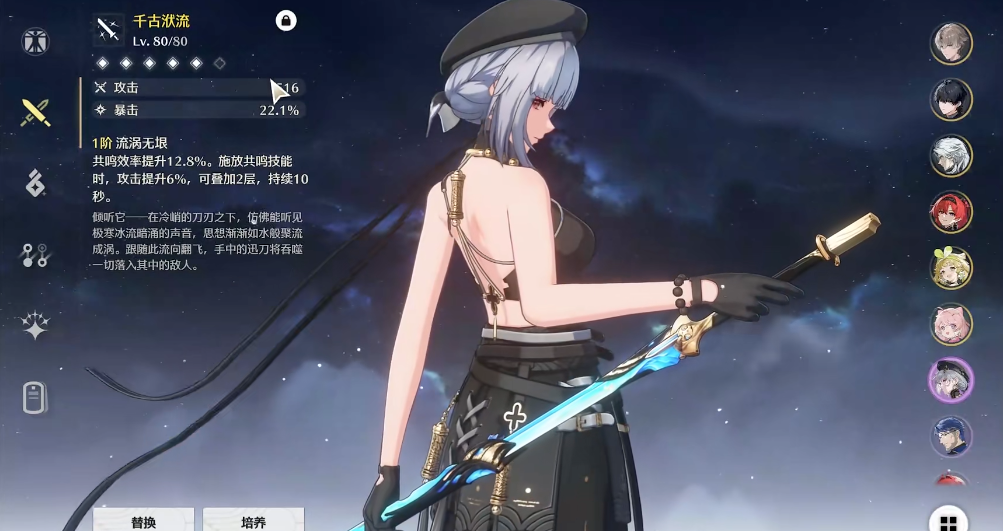The height and width of the screenshot is (531, 1003).
Task: Pick the blue-haired character portrait
Action: point(951,437)
